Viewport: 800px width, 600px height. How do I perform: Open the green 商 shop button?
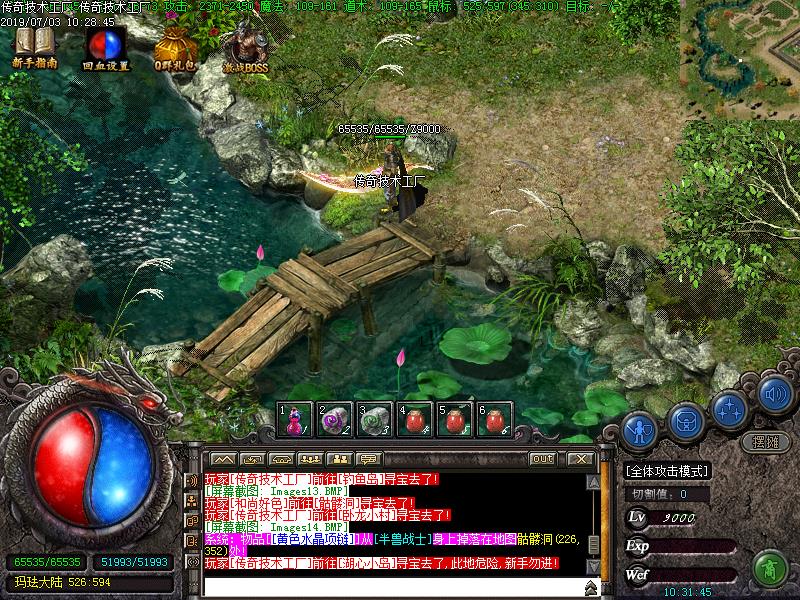769,567
